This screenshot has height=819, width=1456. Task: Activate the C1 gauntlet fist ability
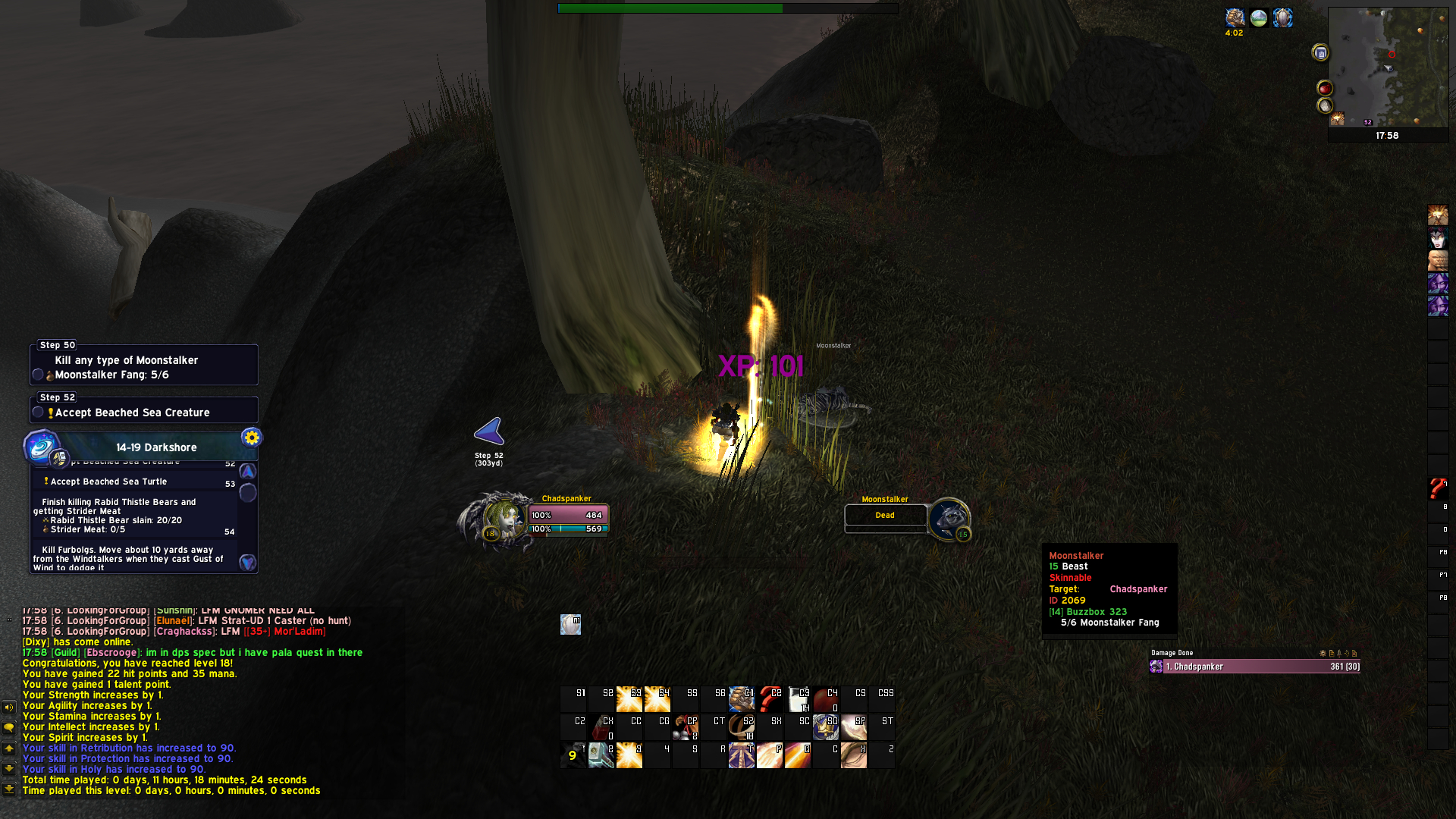click(x=742, y=699)
